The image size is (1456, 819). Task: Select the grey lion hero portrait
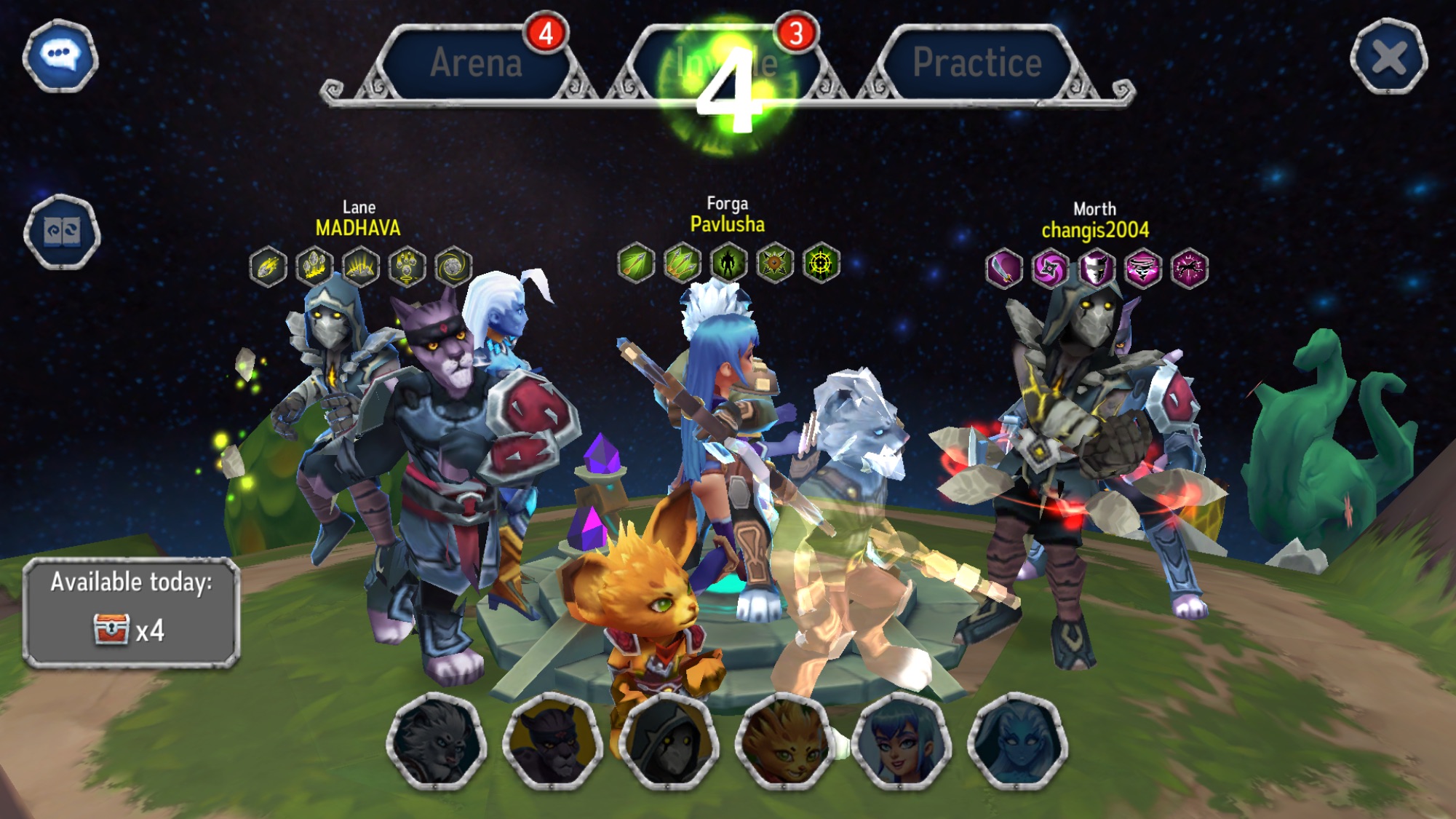click(x=437, y=743)
